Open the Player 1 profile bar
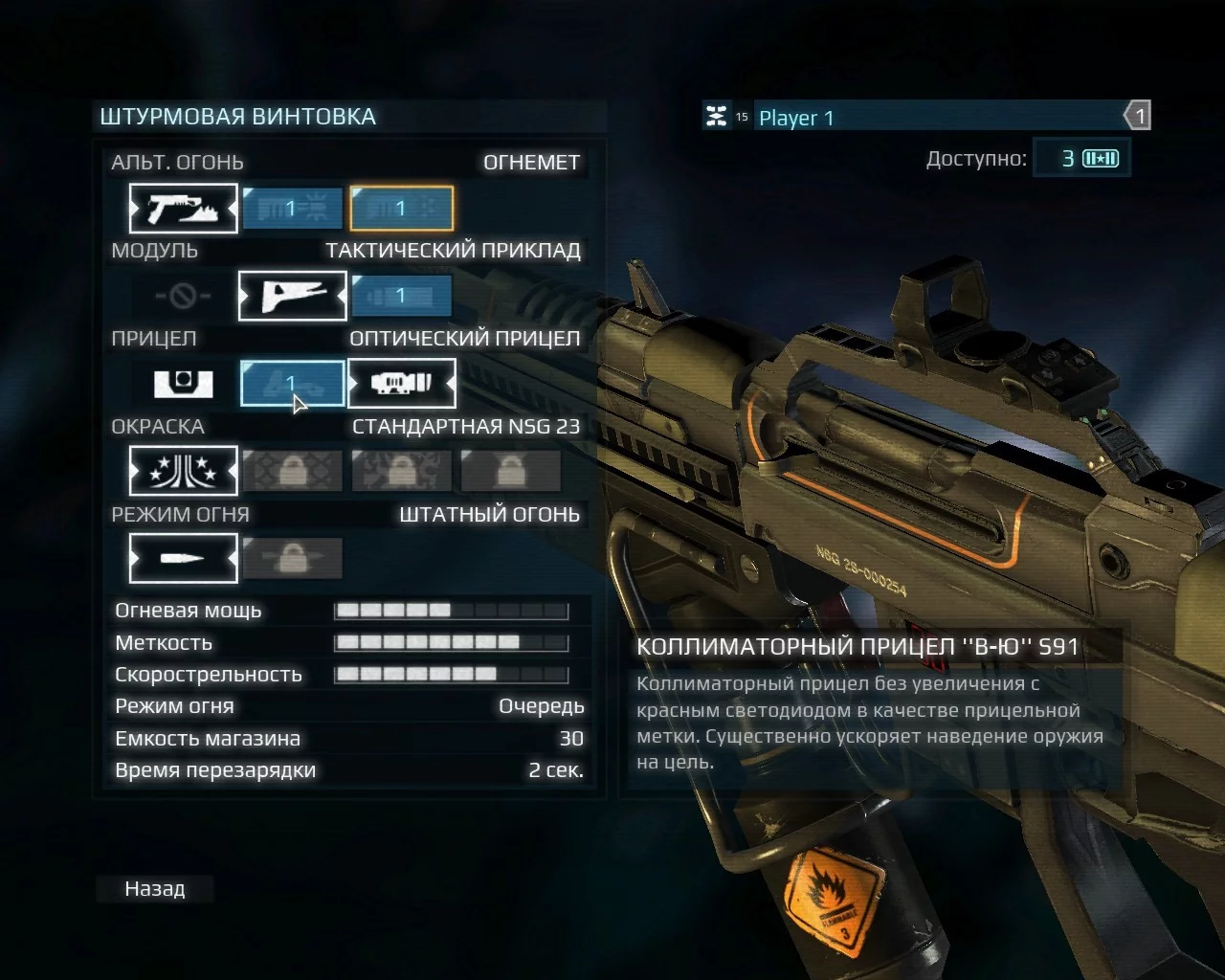The width and height of the screenshot is (1225, 980). (x=938, y=118)
